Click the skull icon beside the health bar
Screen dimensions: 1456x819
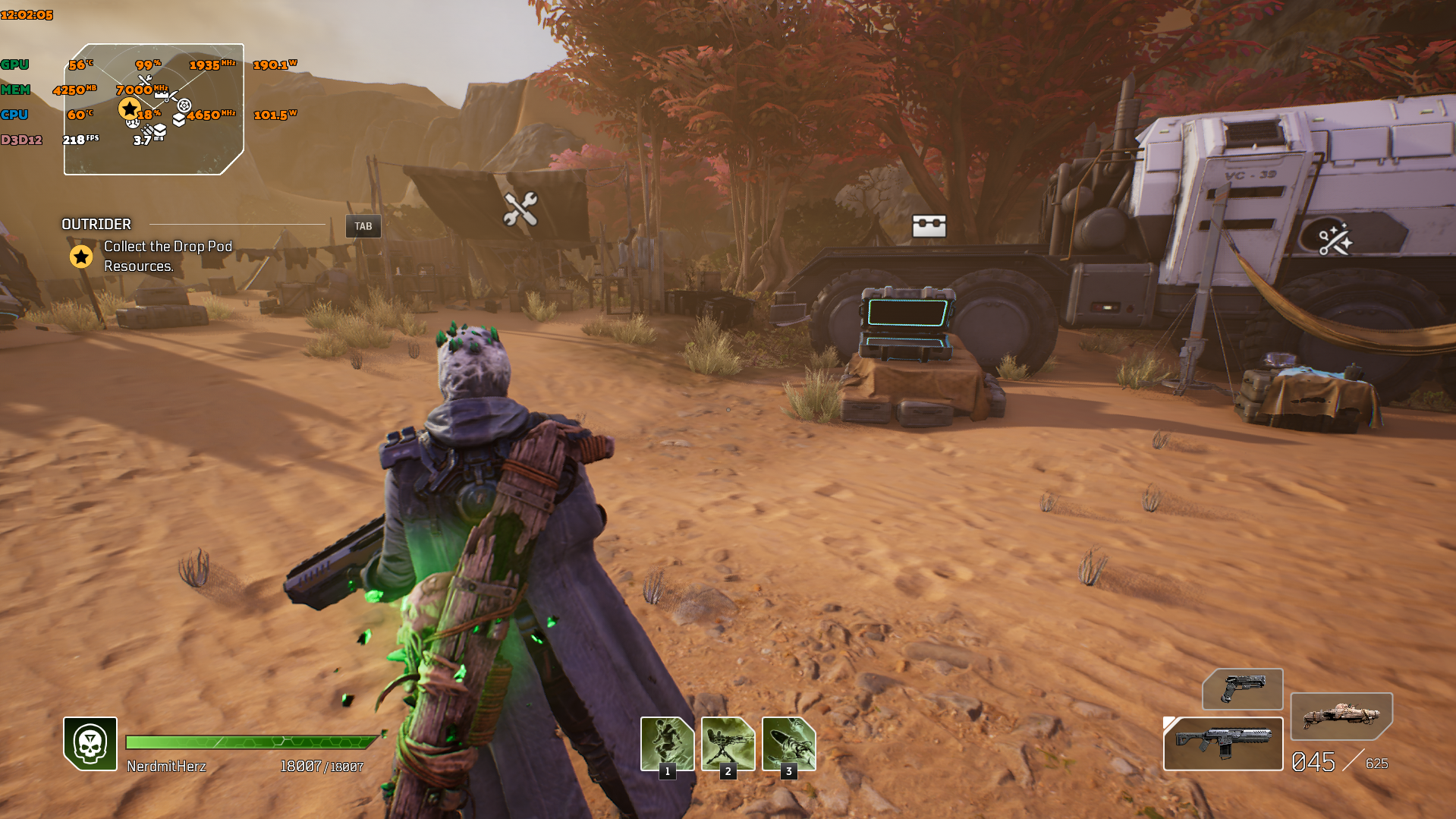click(89, 745)
